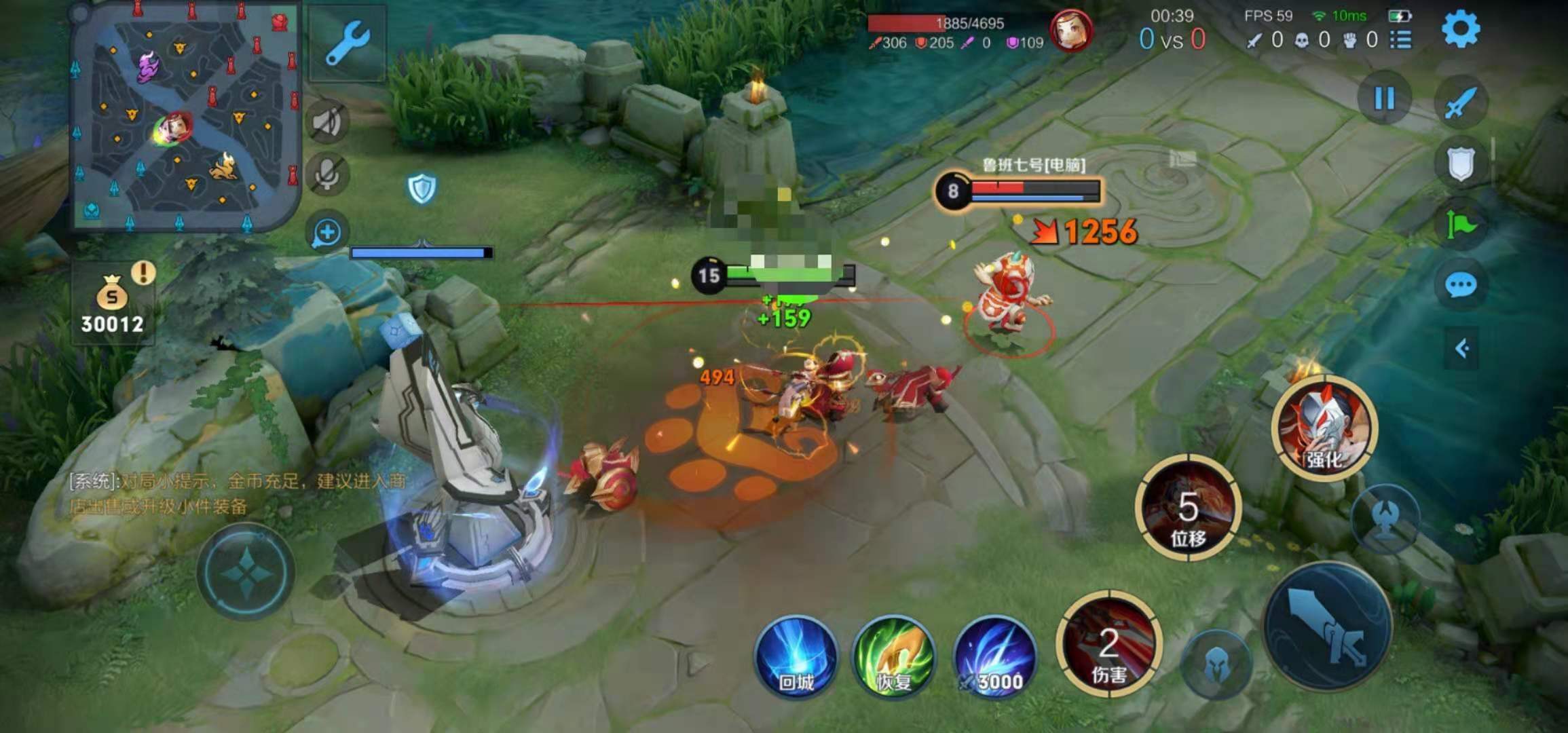Send the attack sword signal
This screenshot has width=1568, height=733.
[1461, 102]
